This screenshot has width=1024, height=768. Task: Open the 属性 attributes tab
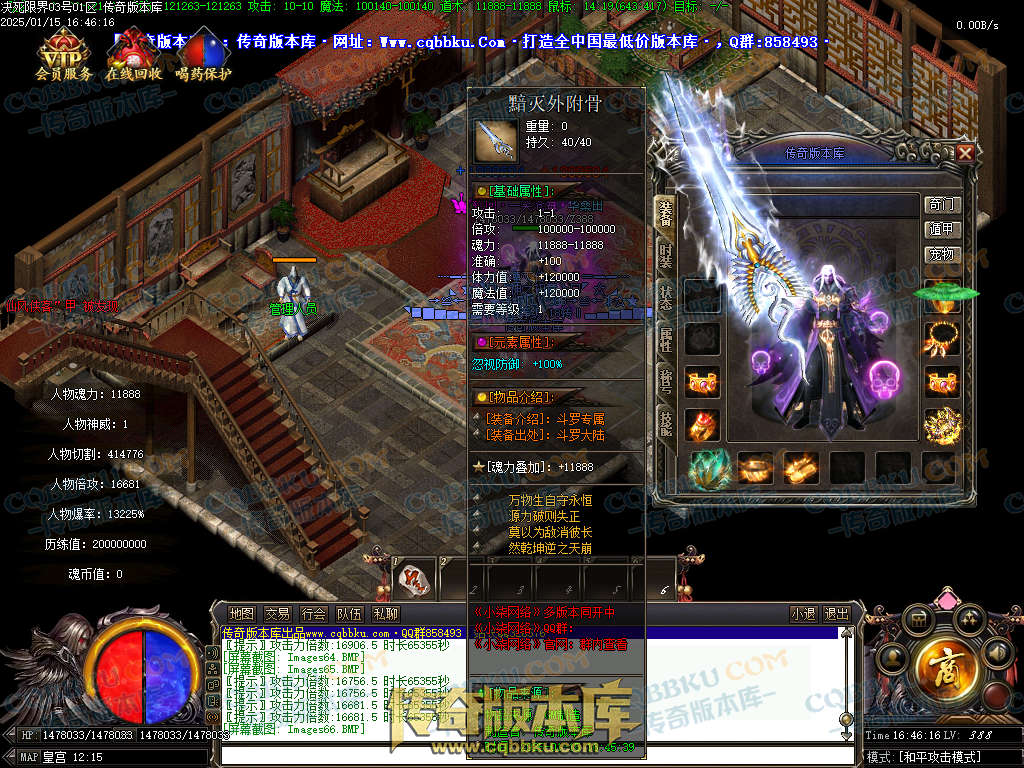(665, 339)
